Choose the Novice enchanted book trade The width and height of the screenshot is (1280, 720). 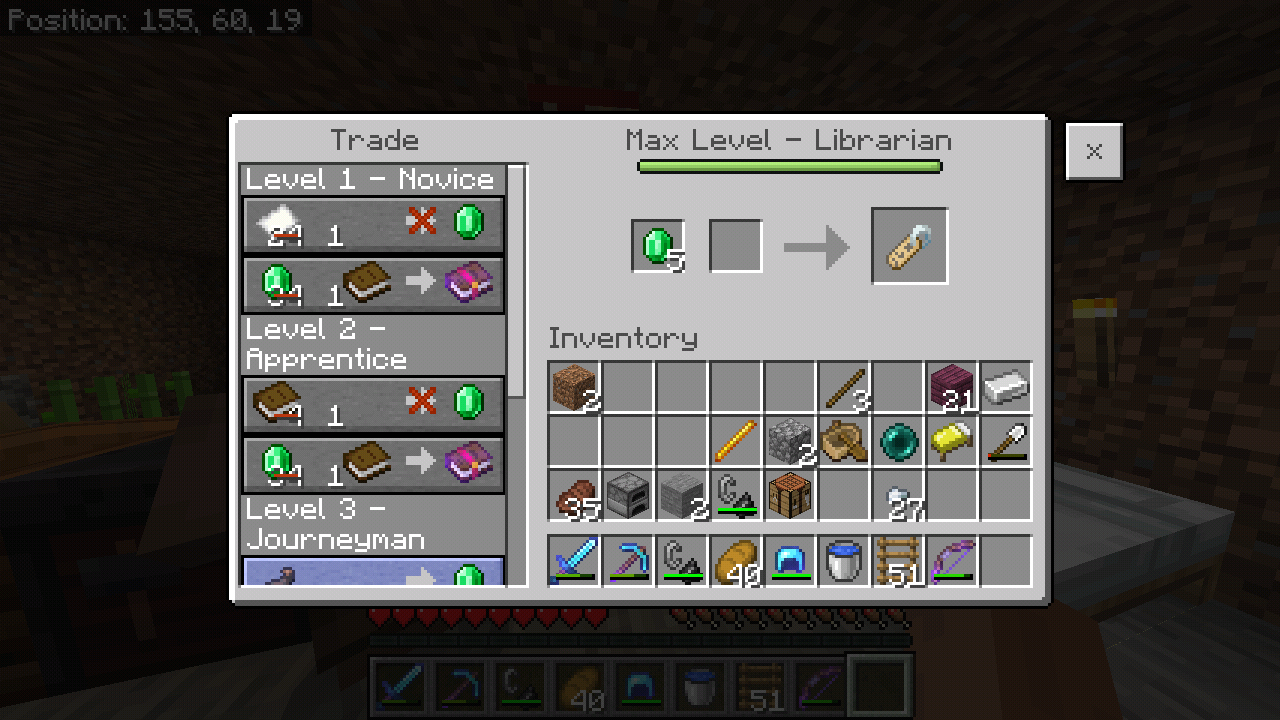click(x=373, y=285)
